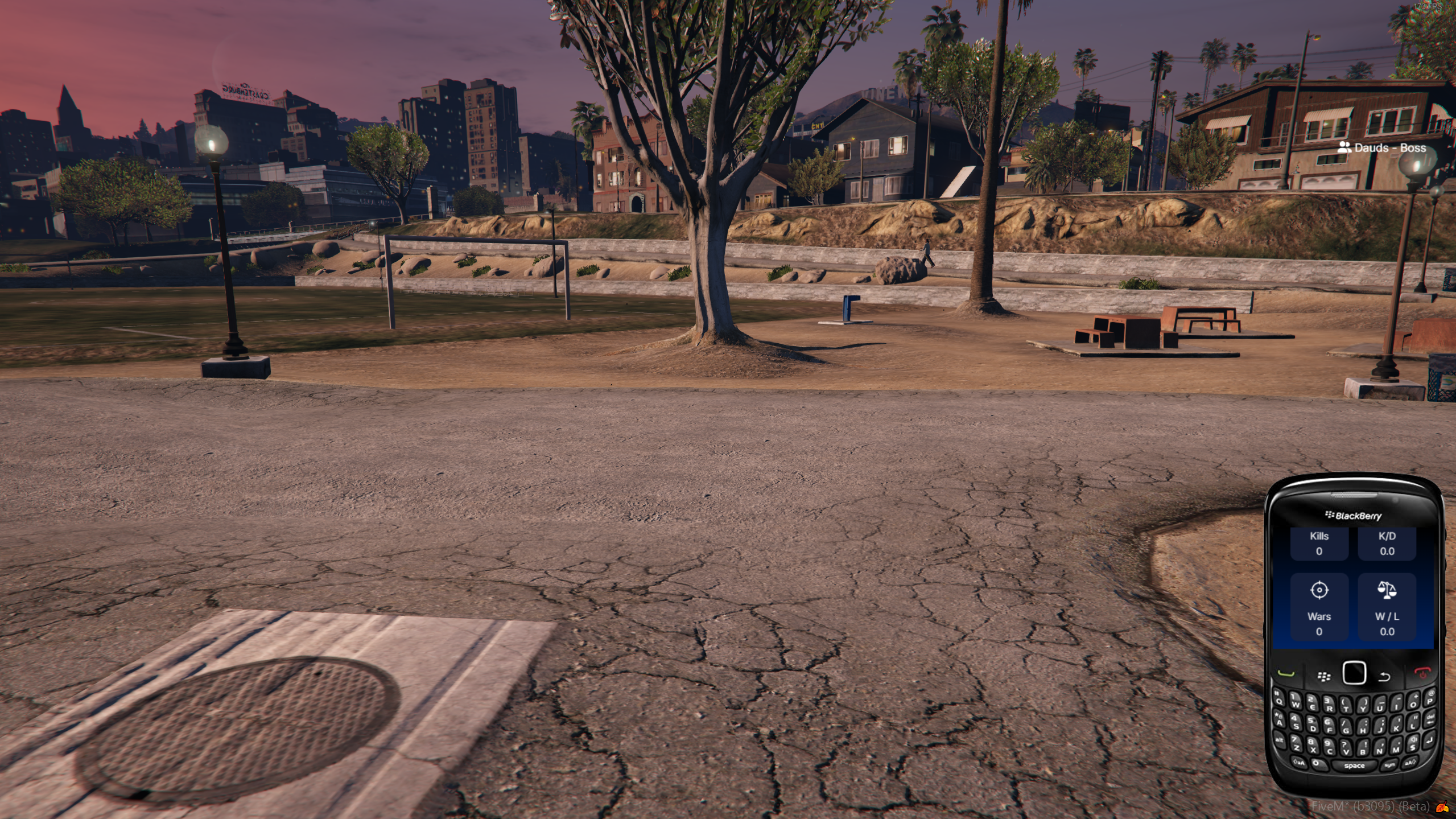
Task: Close the phone with the red end-call button
Action: coord(1422,673)
